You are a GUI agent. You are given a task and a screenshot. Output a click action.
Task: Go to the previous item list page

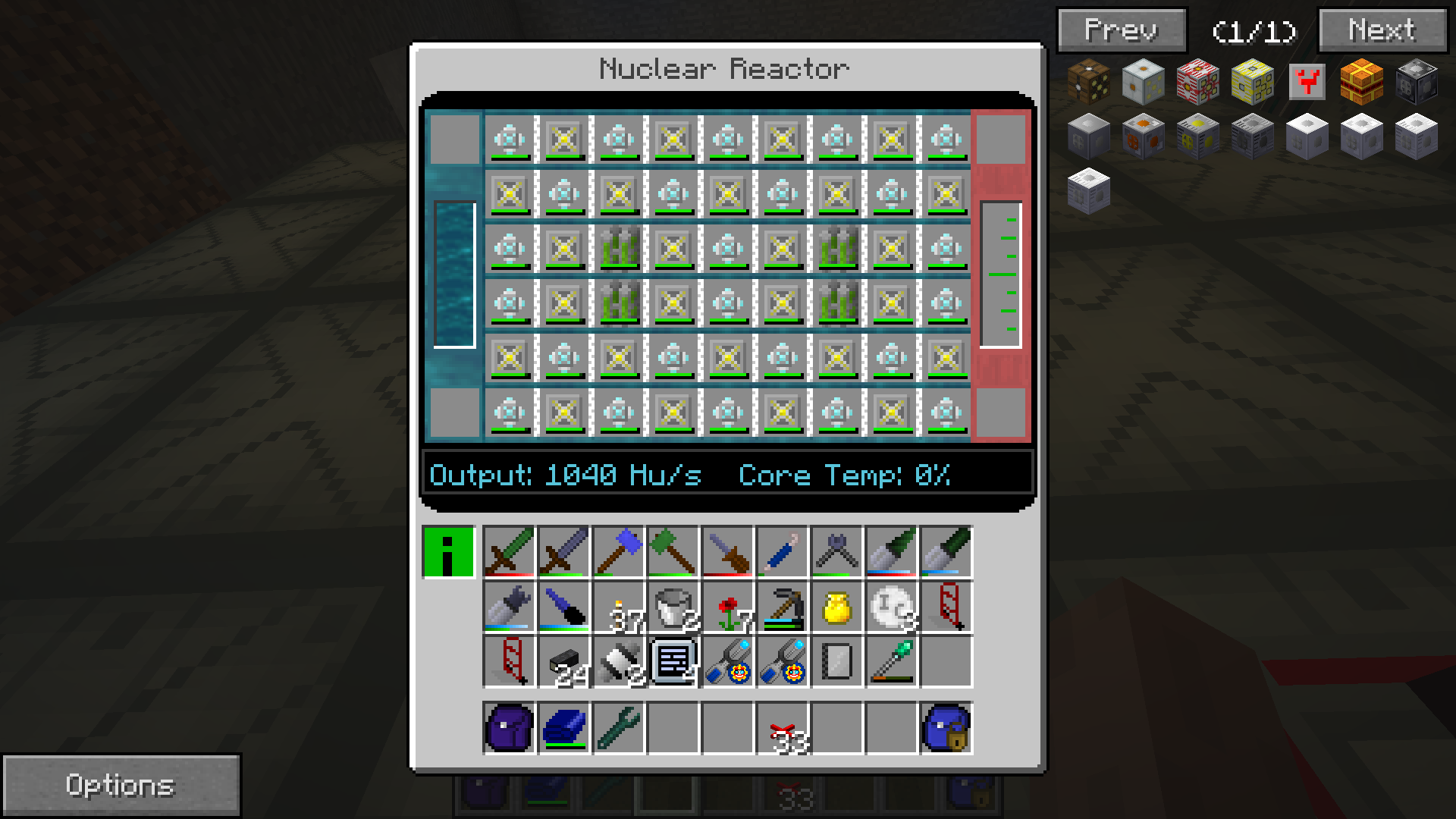coord(1122,31)
